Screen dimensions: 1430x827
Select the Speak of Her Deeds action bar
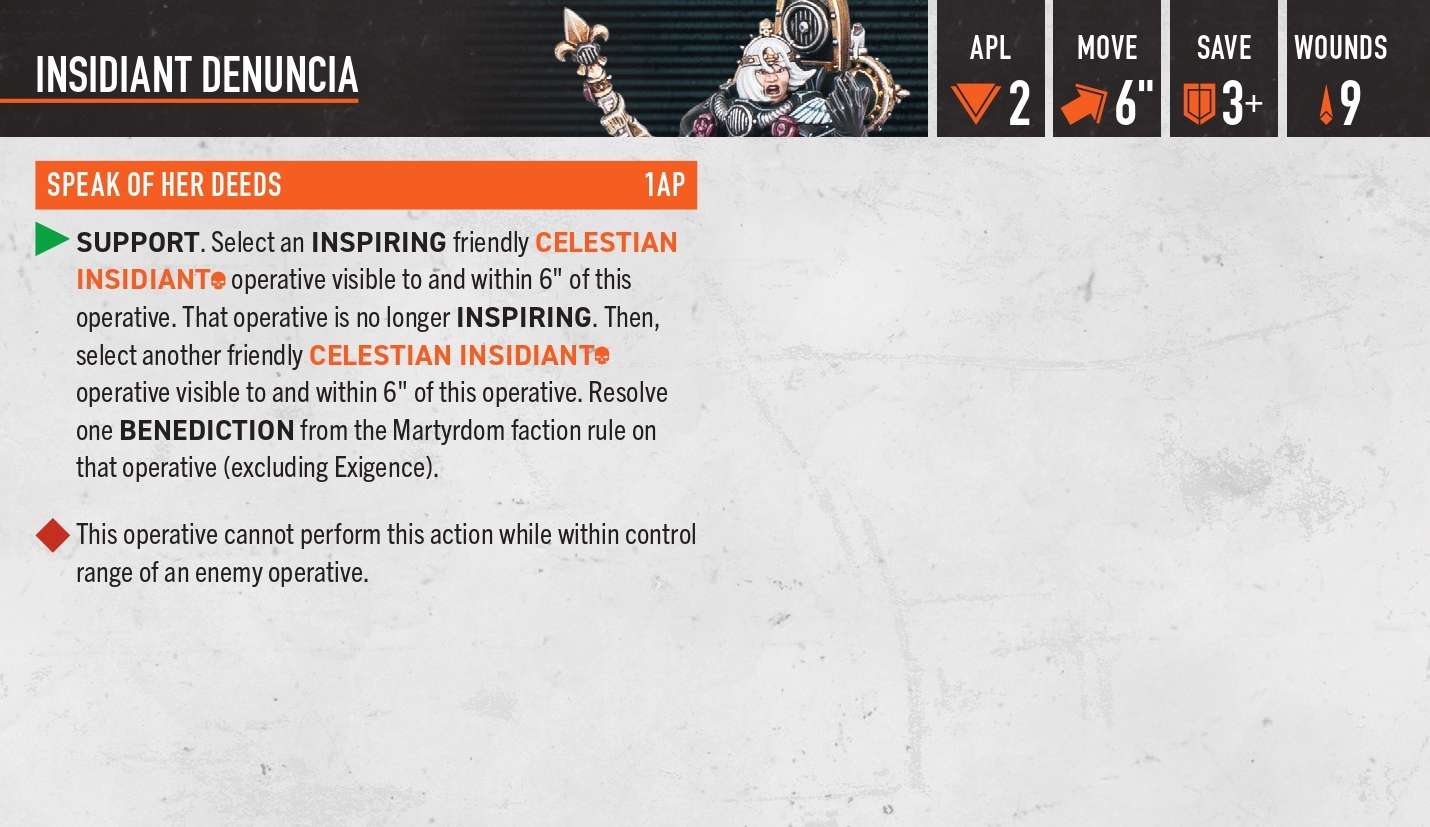[365, 185]
